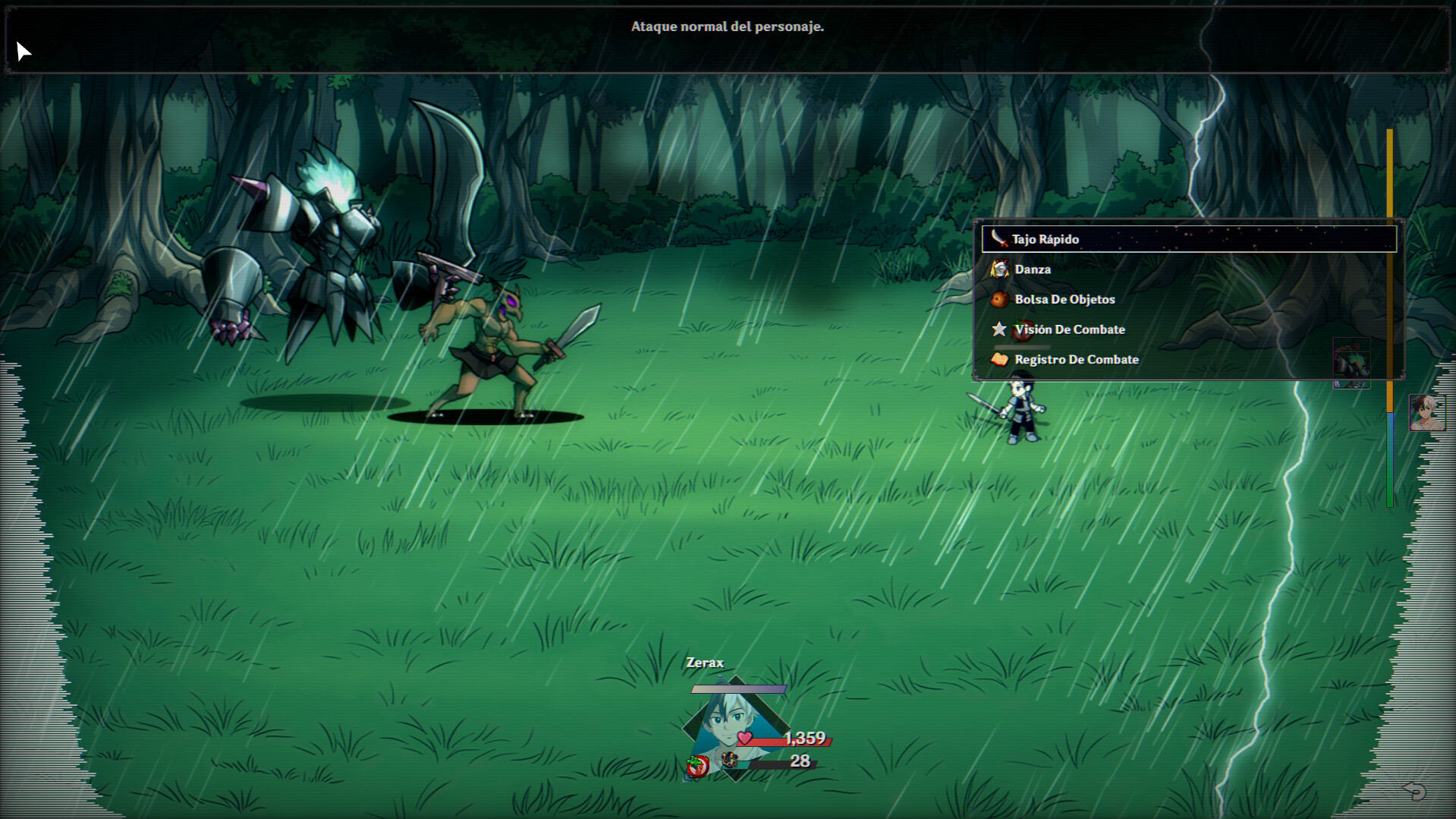Click the Danza ability icon
This screenshot has width=1456, height=819.
[x=999, y=269]
